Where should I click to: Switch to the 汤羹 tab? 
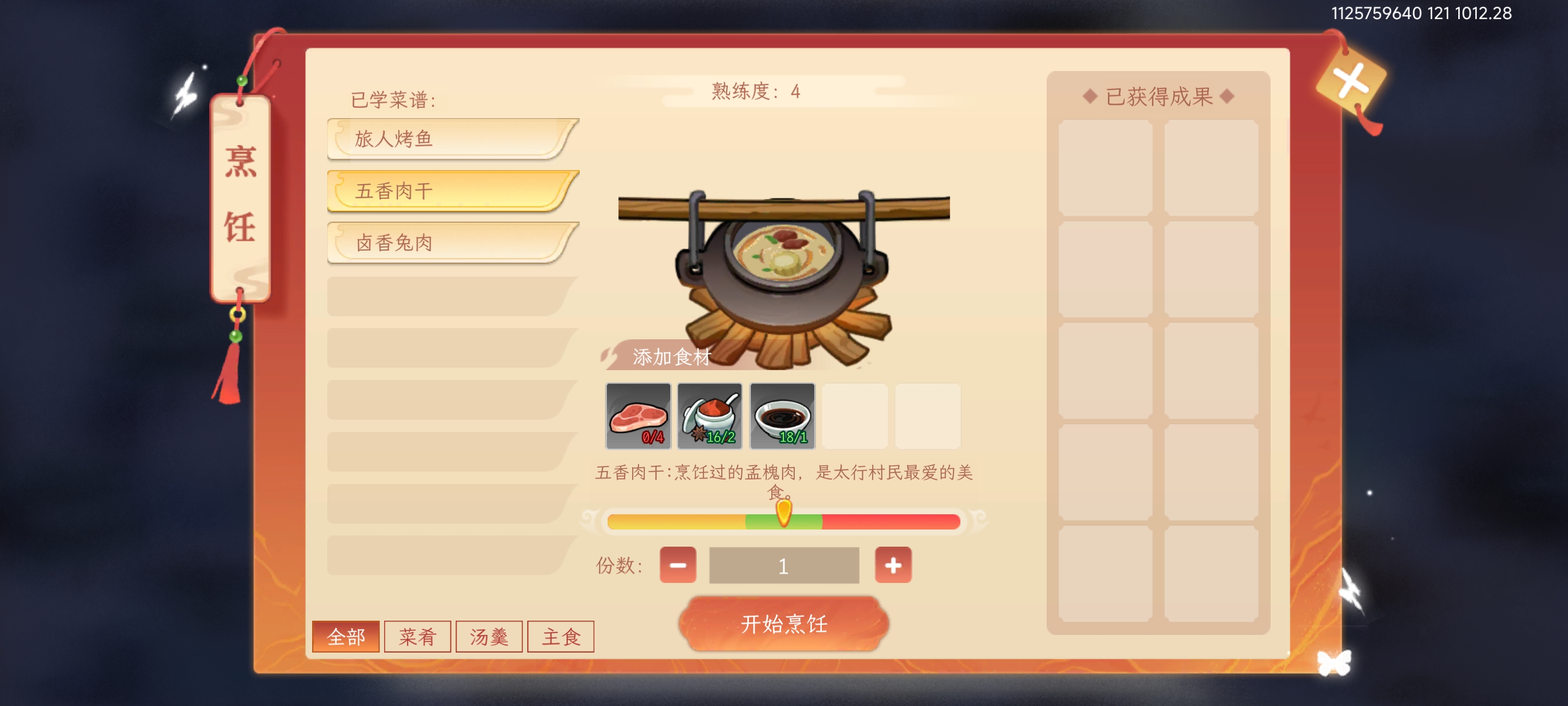point(489,635)
